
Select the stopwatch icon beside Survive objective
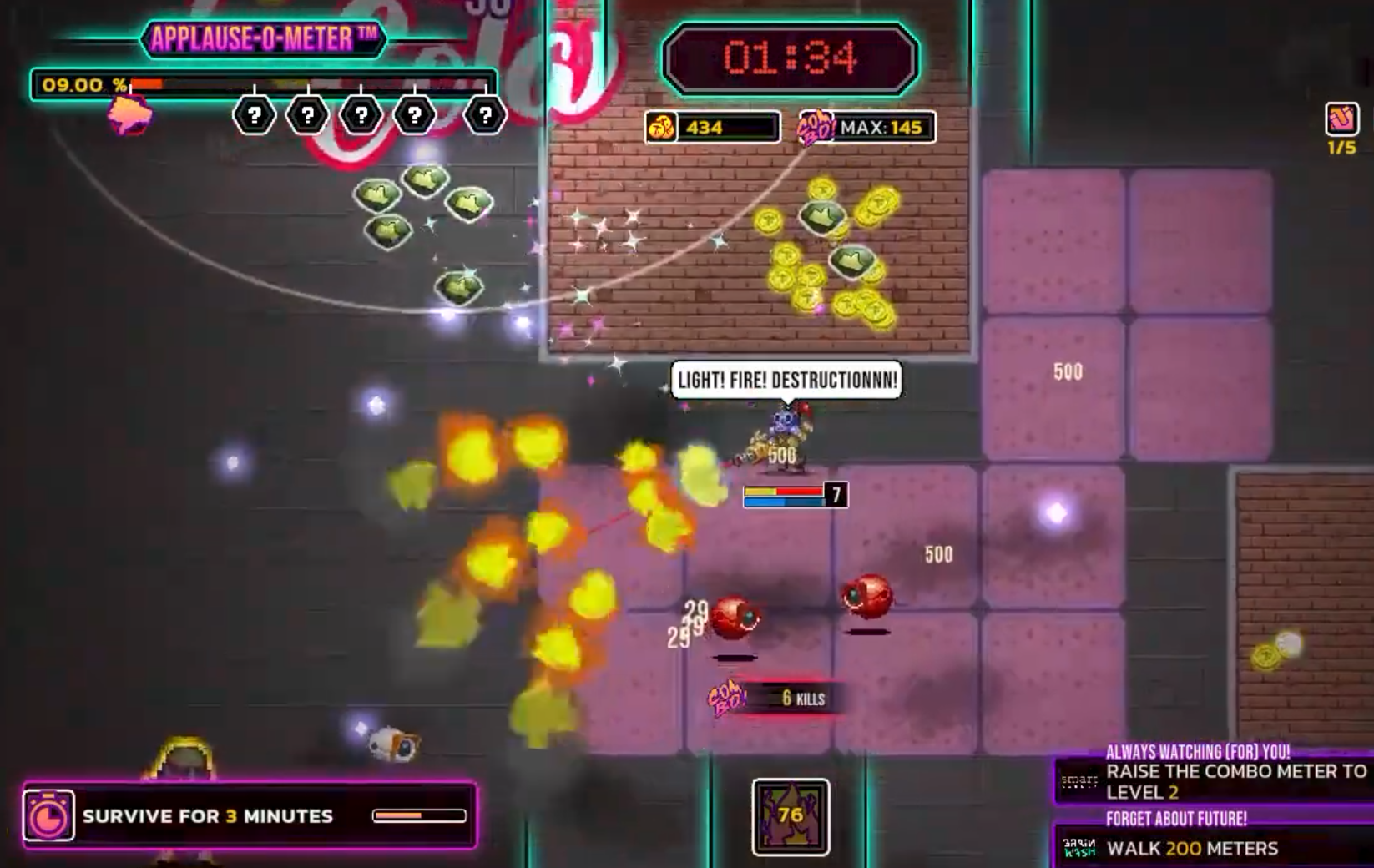point(48,815)
